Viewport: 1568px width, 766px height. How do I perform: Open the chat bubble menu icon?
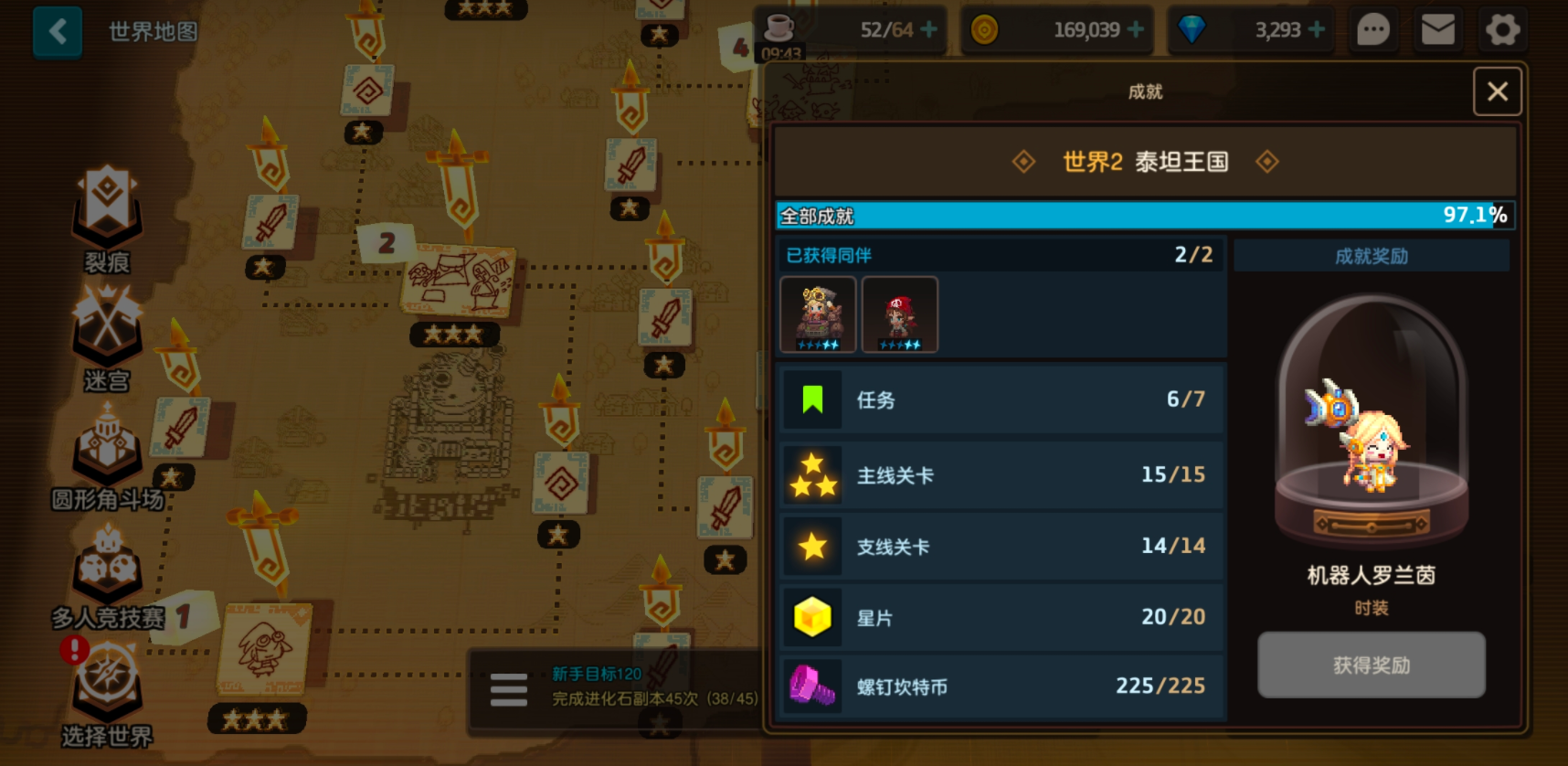tap(1372, 29)
